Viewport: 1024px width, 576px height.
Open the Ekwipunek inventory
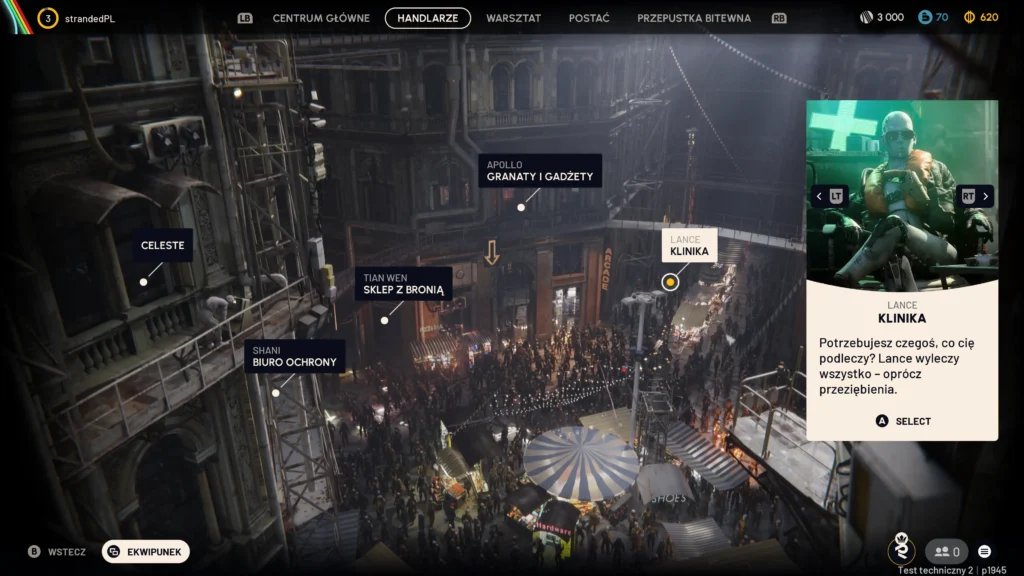click(x=146, y=551)
